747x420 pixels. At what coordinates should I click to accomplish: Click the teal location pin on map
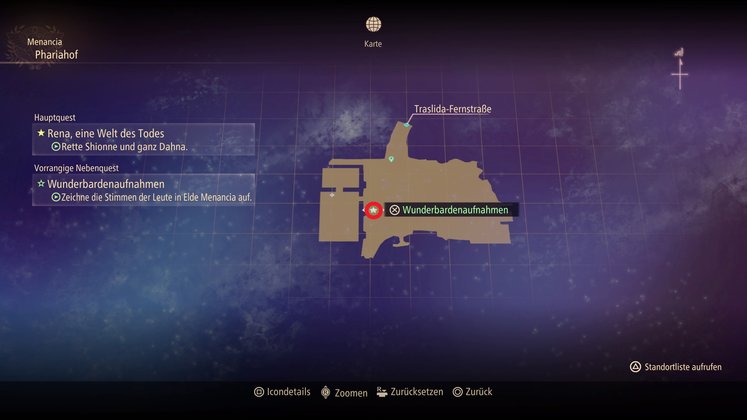click(392, 159)
